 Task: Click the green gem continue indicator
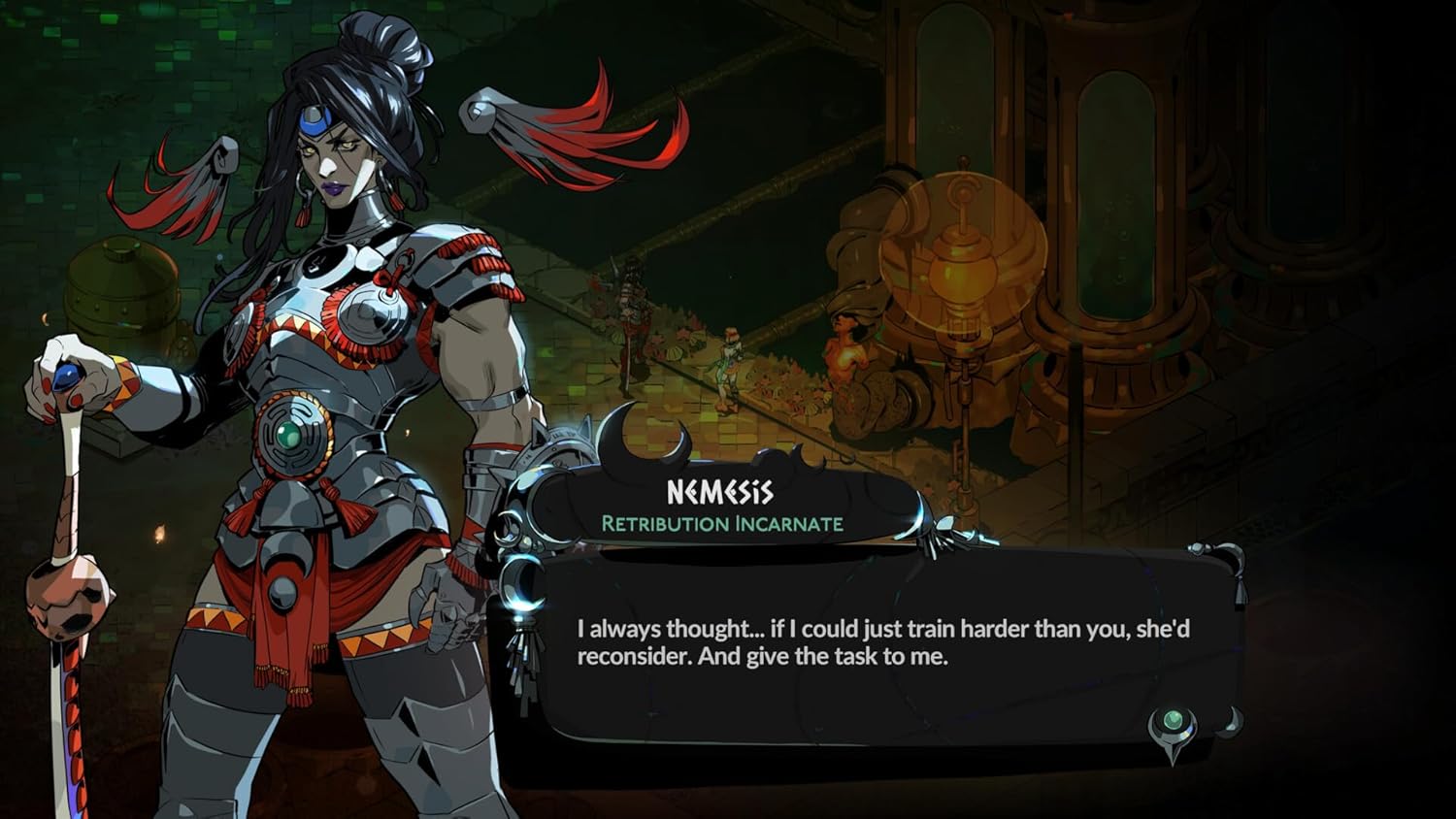[1173, 720]
